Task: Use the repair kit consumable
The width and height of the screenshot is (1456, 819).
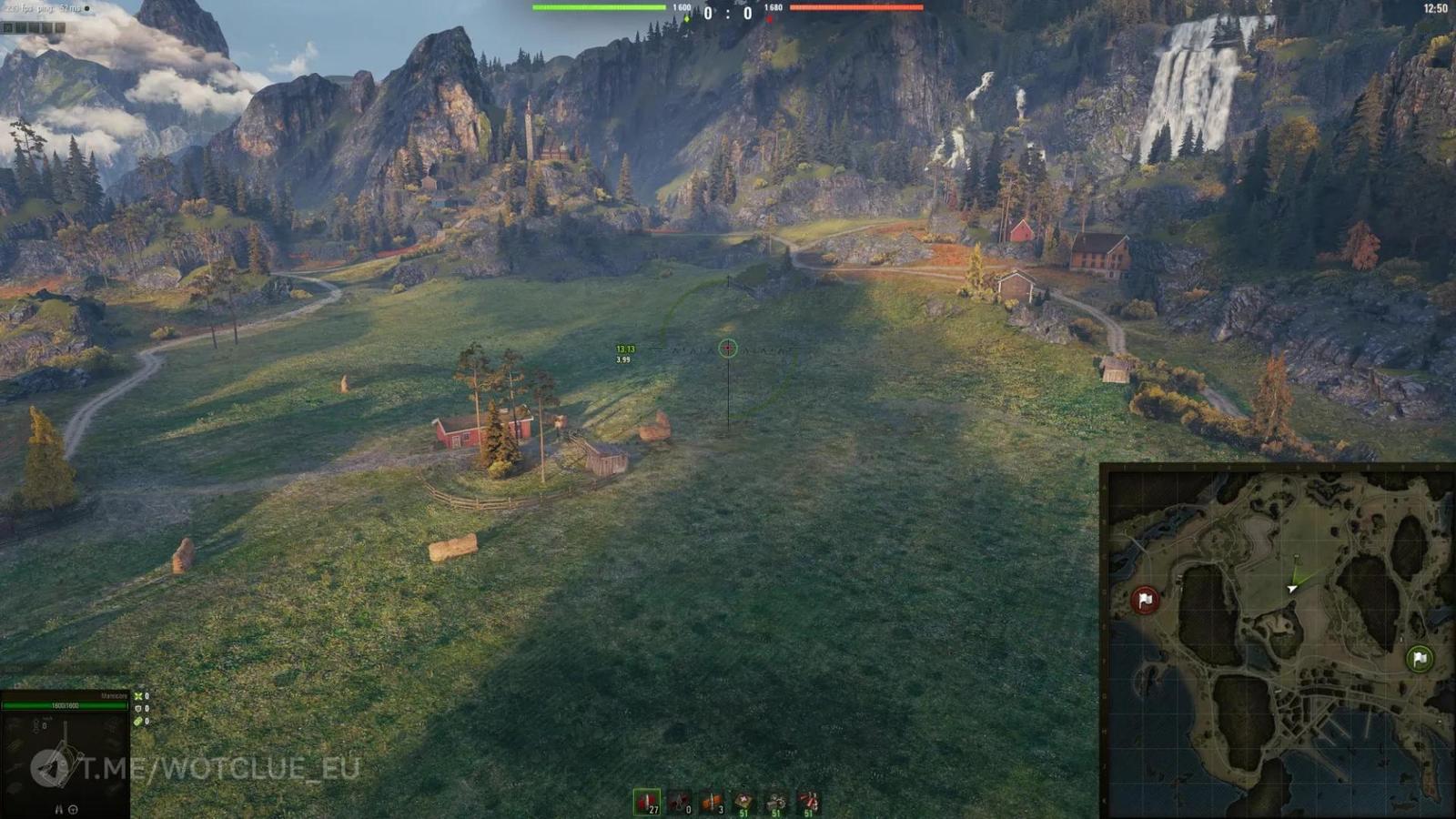Action: click(775, 799)
